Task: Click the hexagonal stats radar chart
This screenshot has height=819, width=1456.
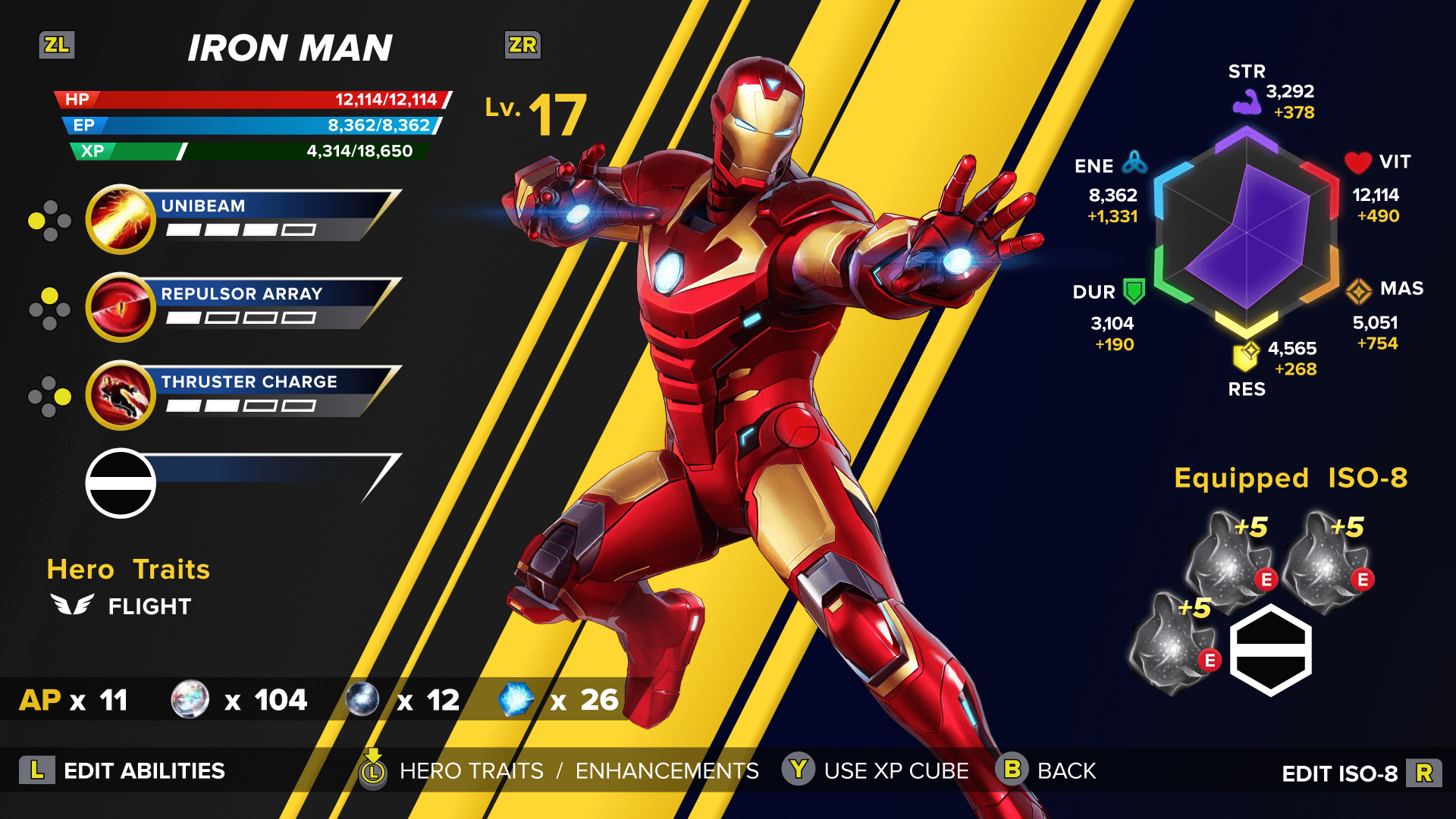Action: [1246, 231]
